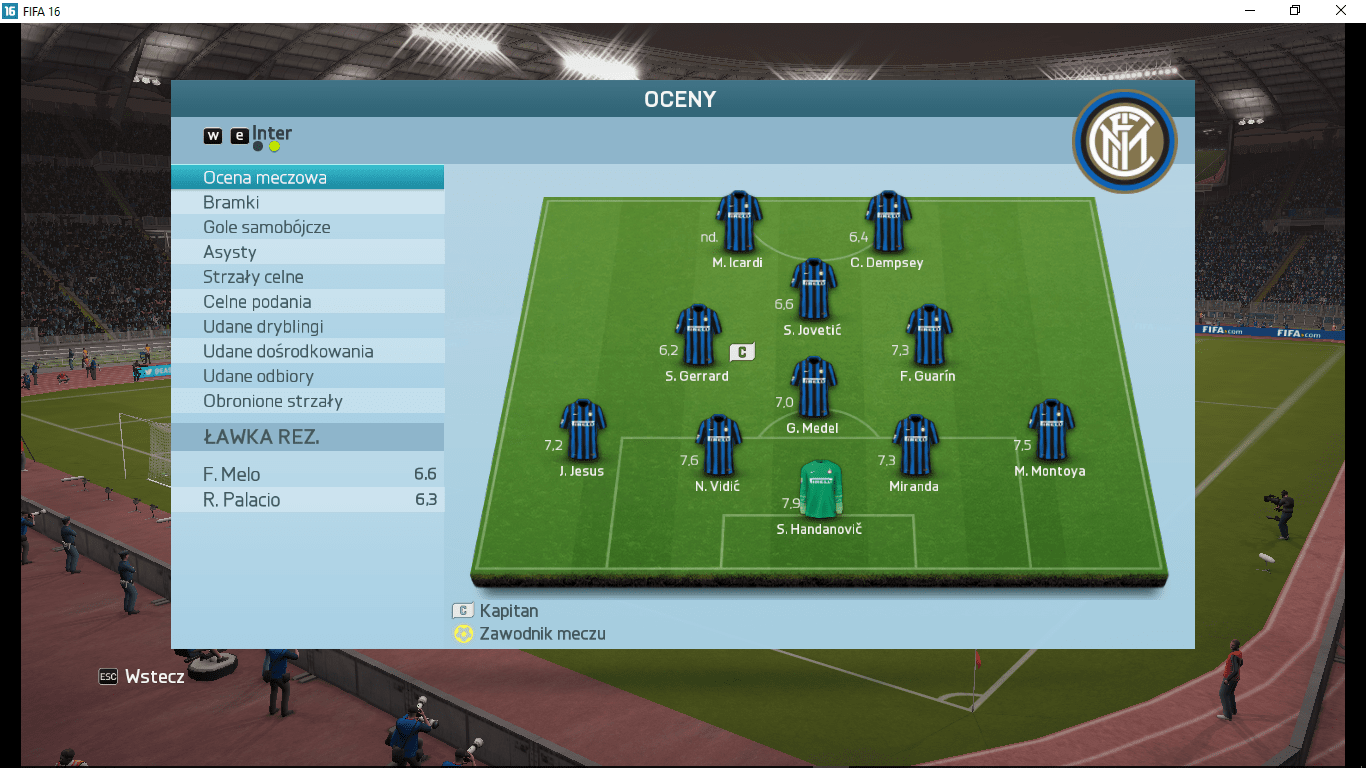1366x768 pixels.
Task: Open Udane dryblingi statistics
Action: tap(307, 327)
